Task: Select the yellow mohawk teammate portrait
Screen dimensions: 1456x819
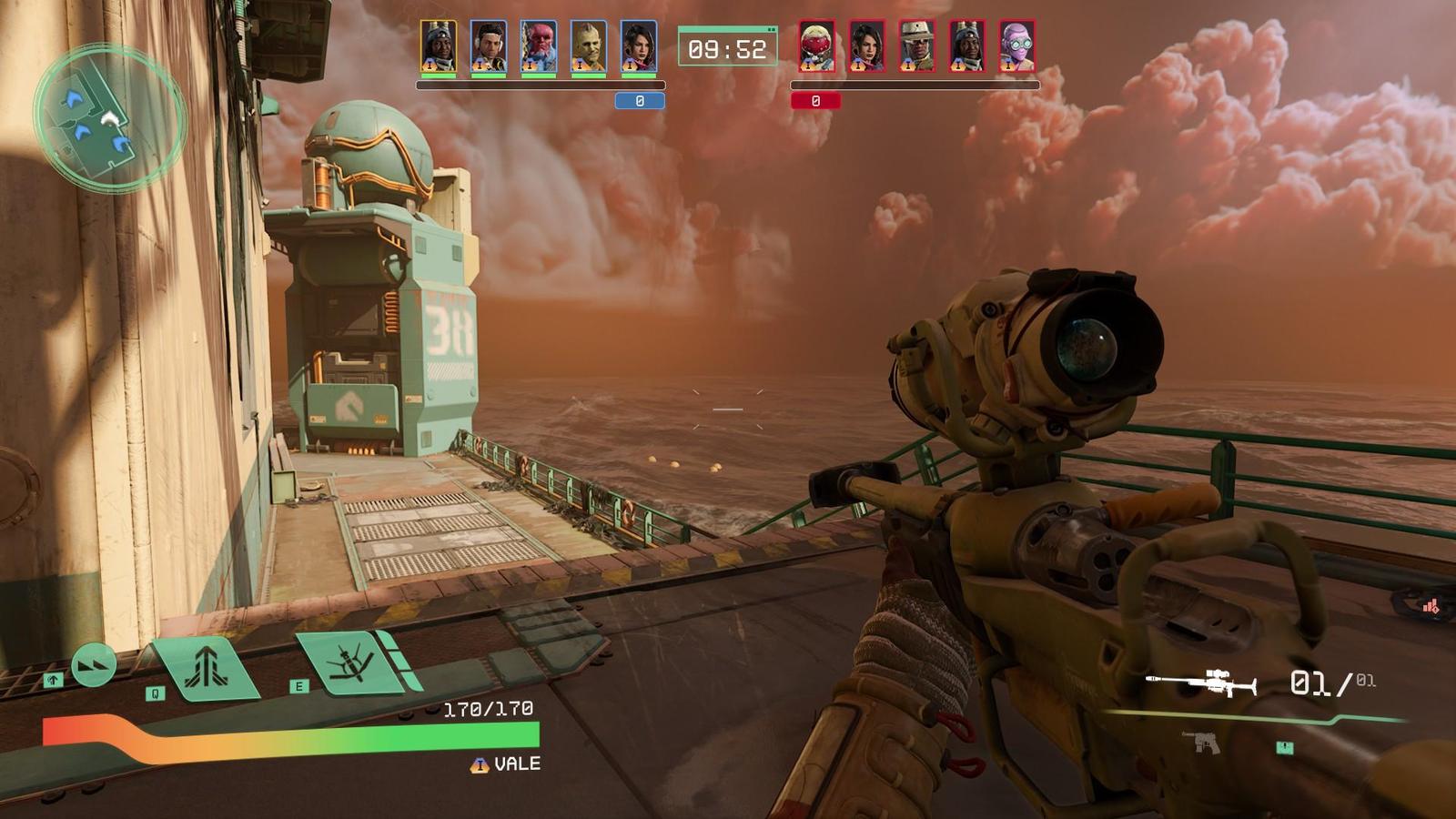Action: click(x=589, y=46)
